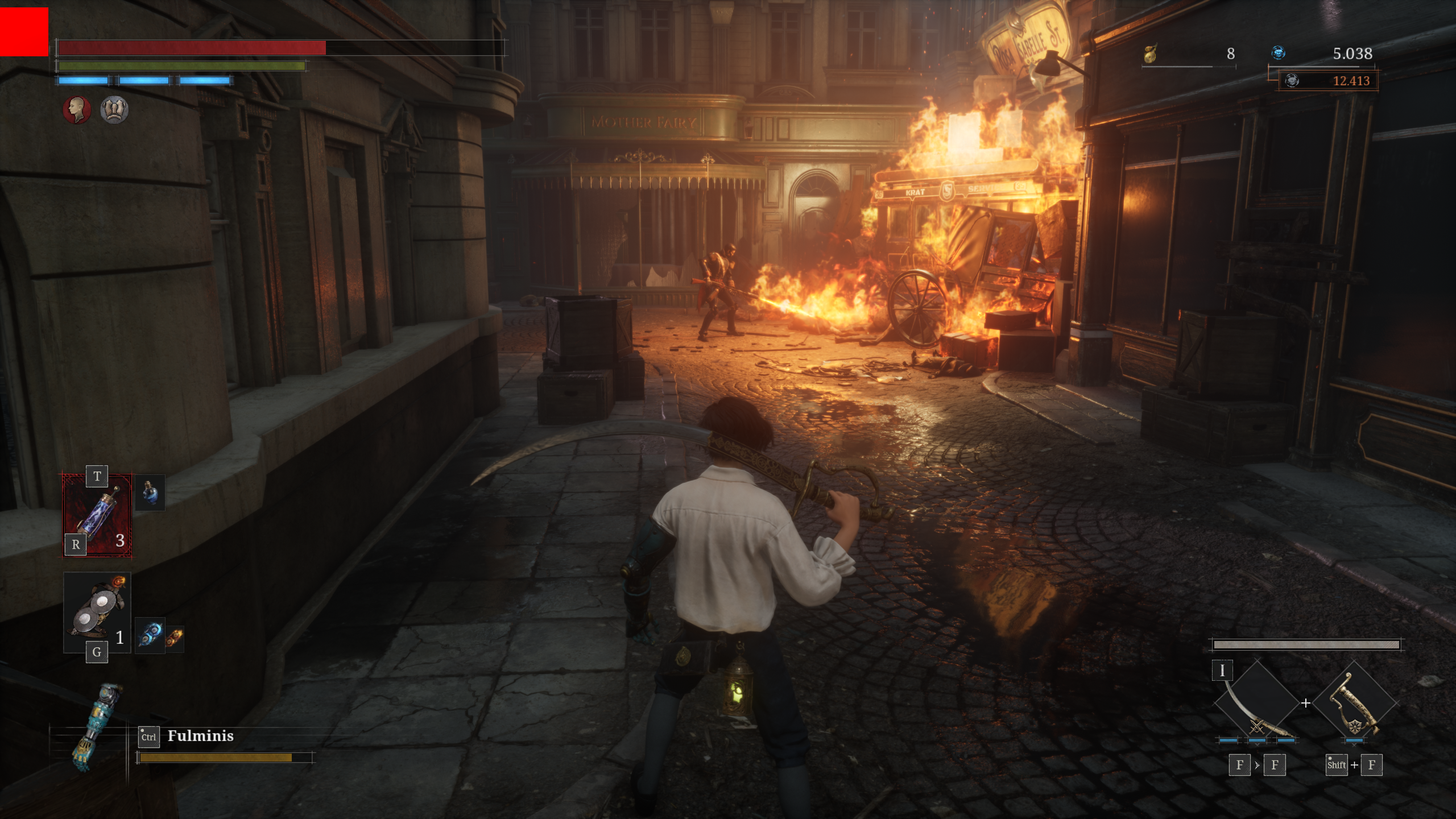
Task: Click the bald head status icon
Action: [77, 109]
